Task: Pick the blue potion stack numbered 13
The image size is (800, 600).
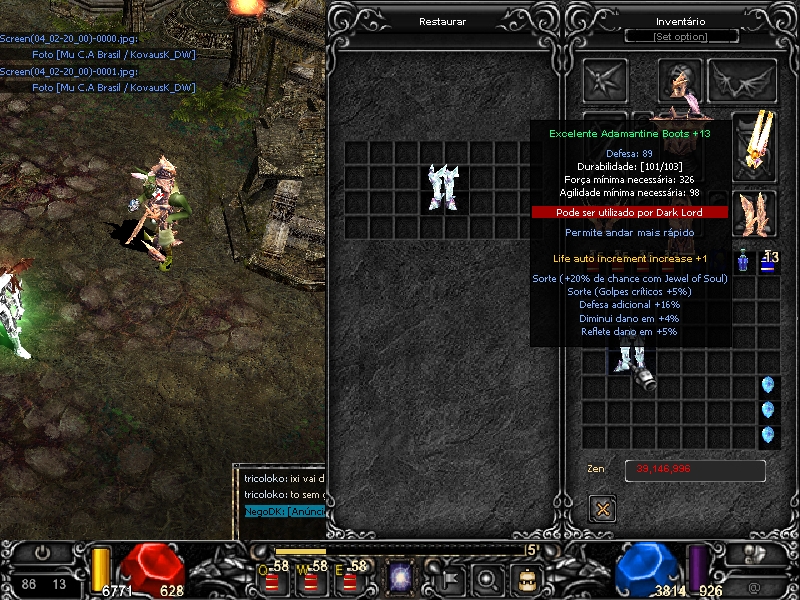Action: pos(769,262)
